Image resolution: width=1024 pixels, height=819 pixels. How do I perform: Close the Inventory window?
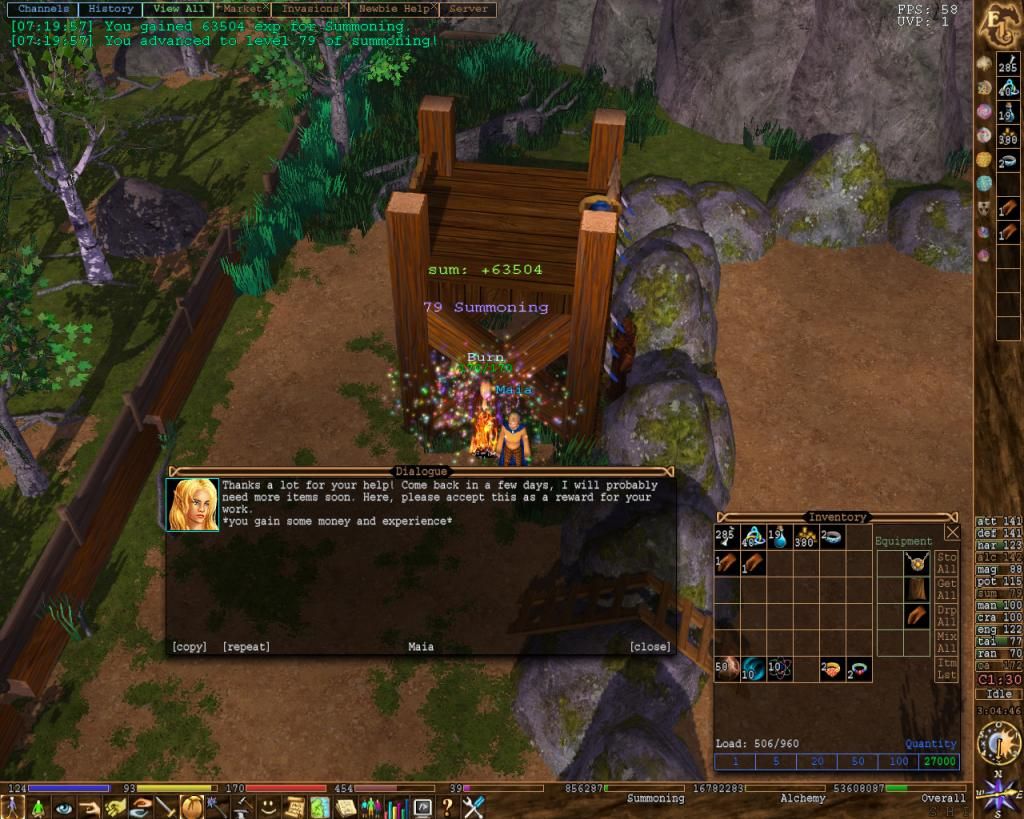coord(952,533)
